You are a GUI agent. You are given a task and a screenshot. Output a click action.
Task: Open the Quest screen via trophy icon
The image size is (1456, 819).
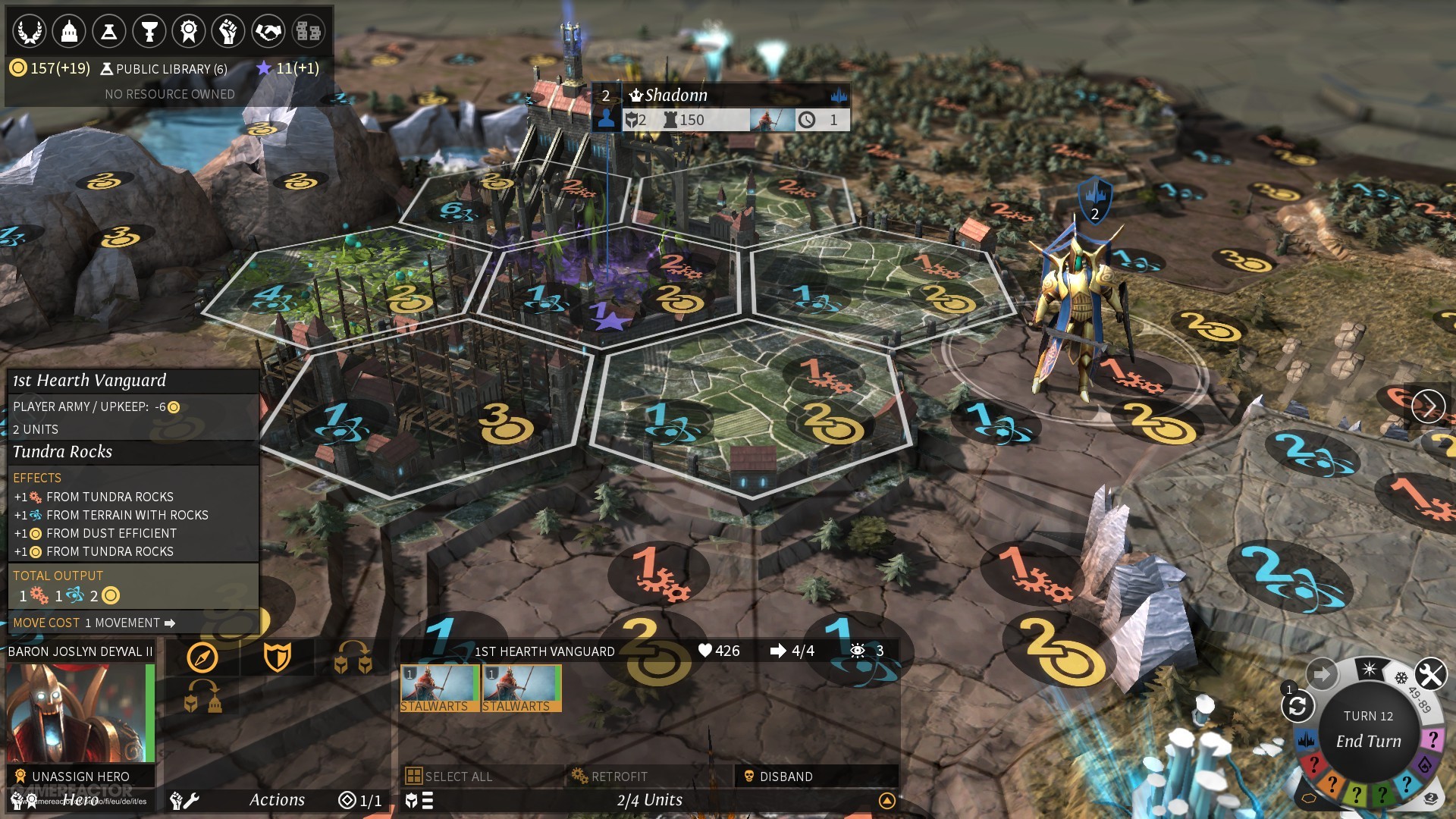click(x=151, y=31)
